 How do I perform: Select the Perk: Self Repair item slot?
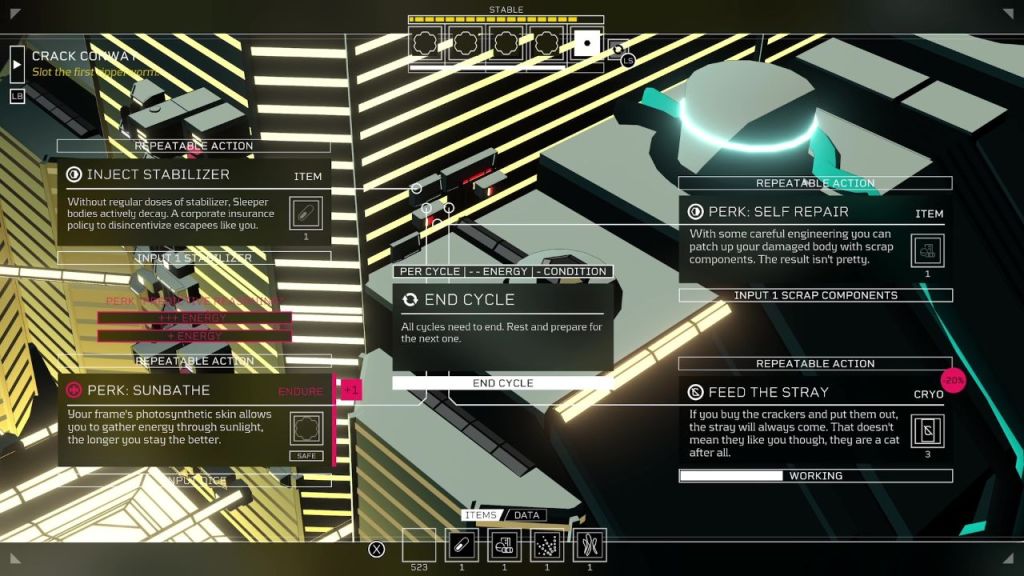929,250
